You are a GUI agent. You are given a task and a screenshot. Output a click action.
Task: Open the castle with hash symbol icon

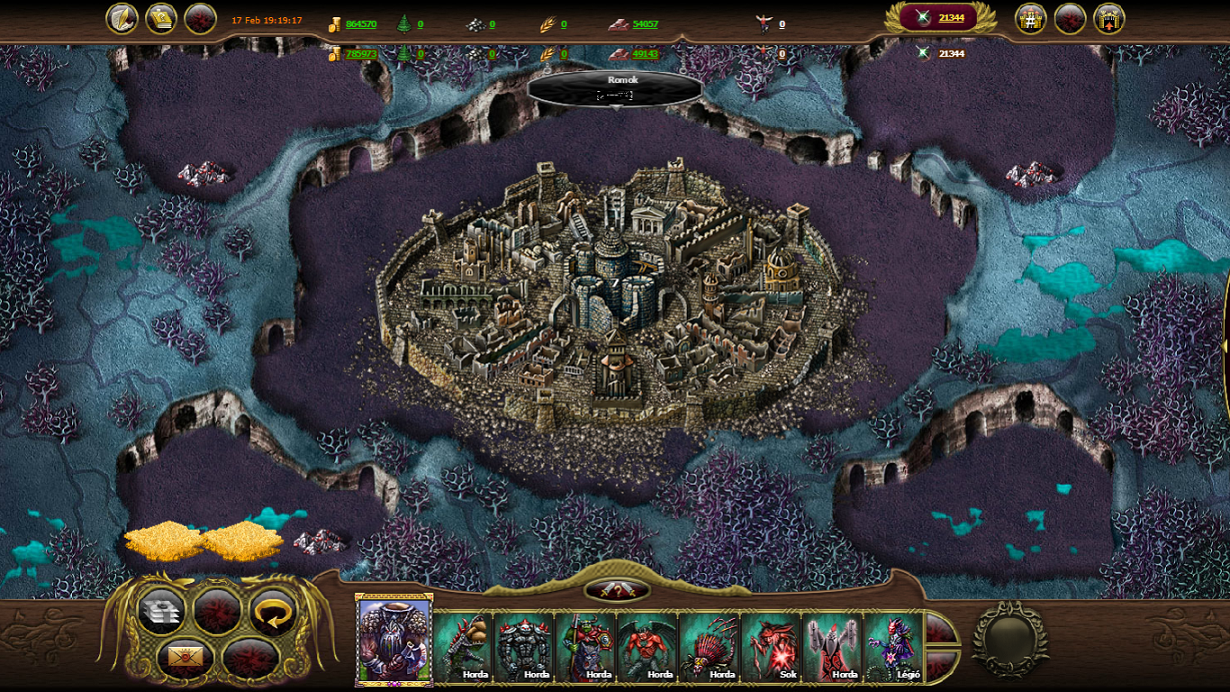pos(1031,19)
